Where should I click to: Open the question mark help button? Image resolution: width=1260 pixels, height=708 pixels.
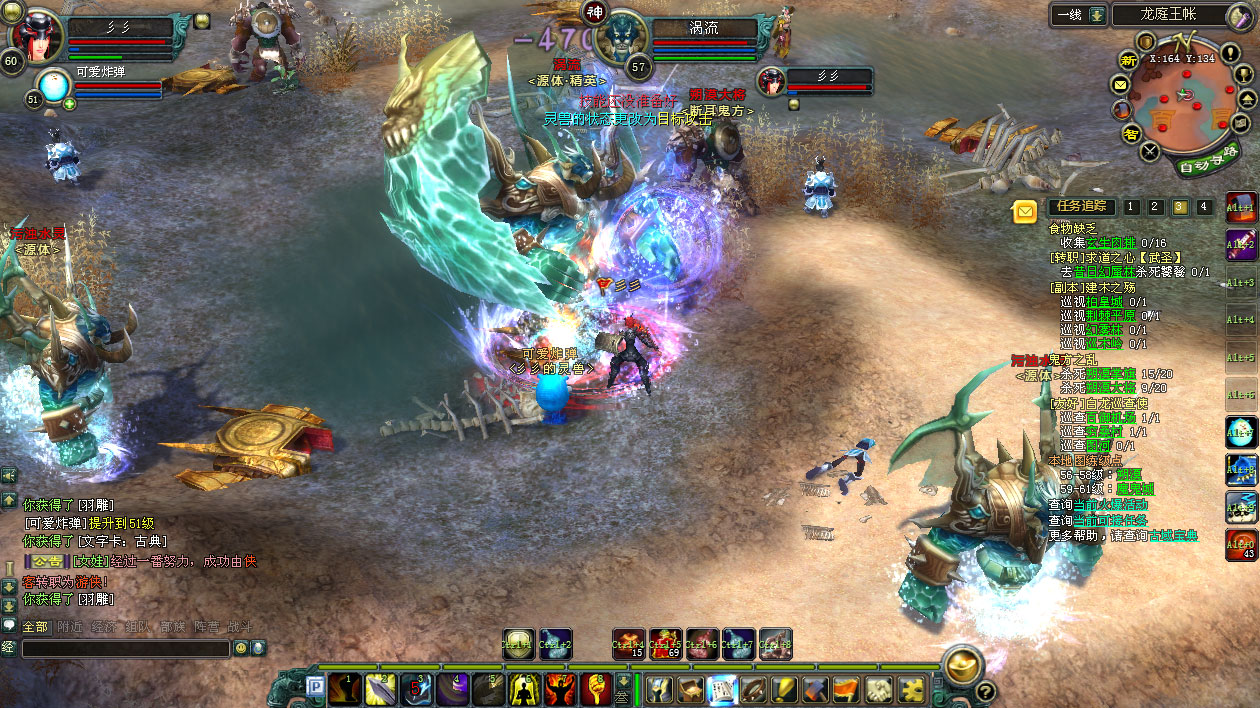pos(985,691)
